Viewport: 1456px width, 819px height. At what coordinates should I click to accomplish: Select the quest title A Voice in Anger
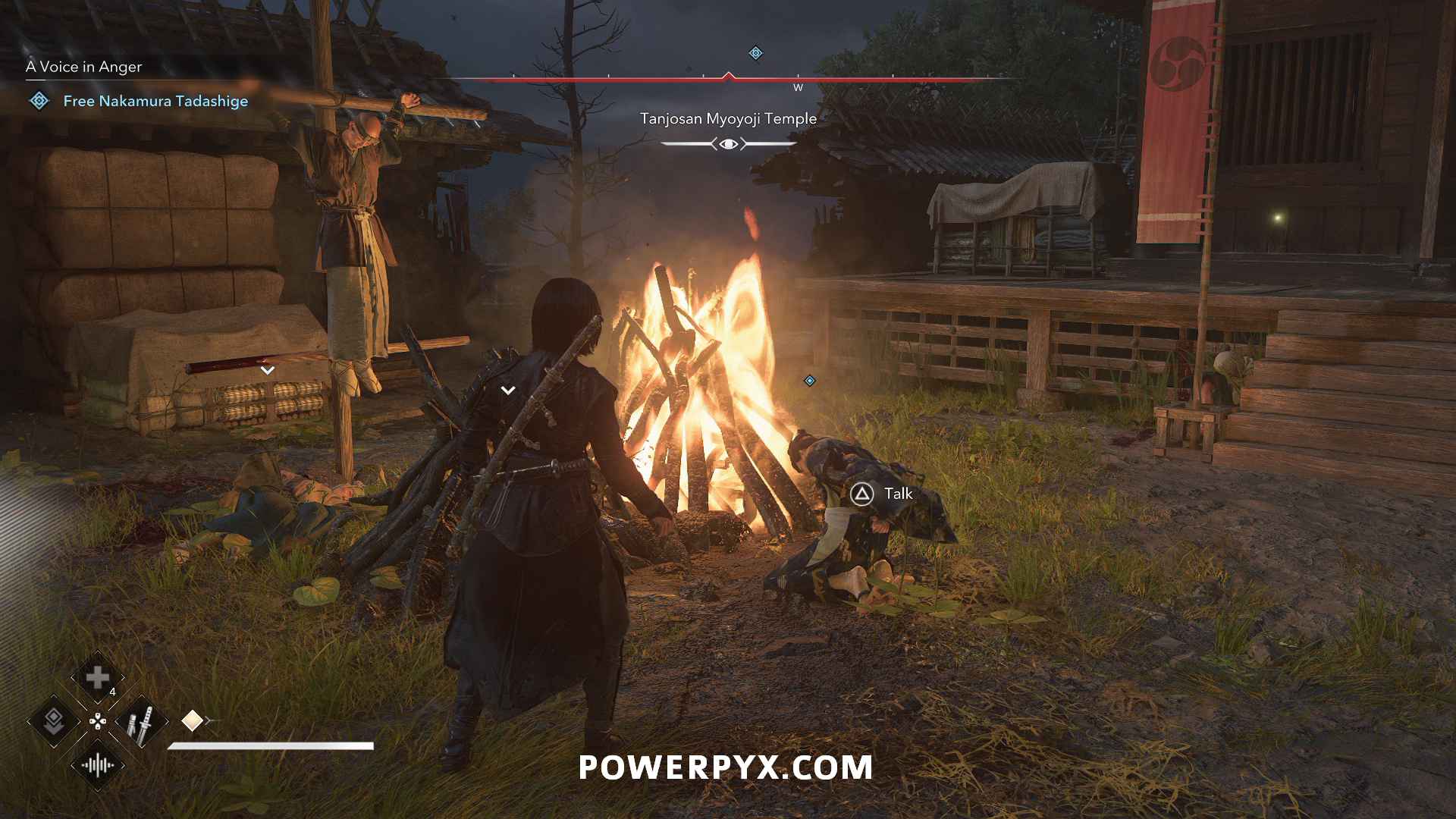click(83, 67)
